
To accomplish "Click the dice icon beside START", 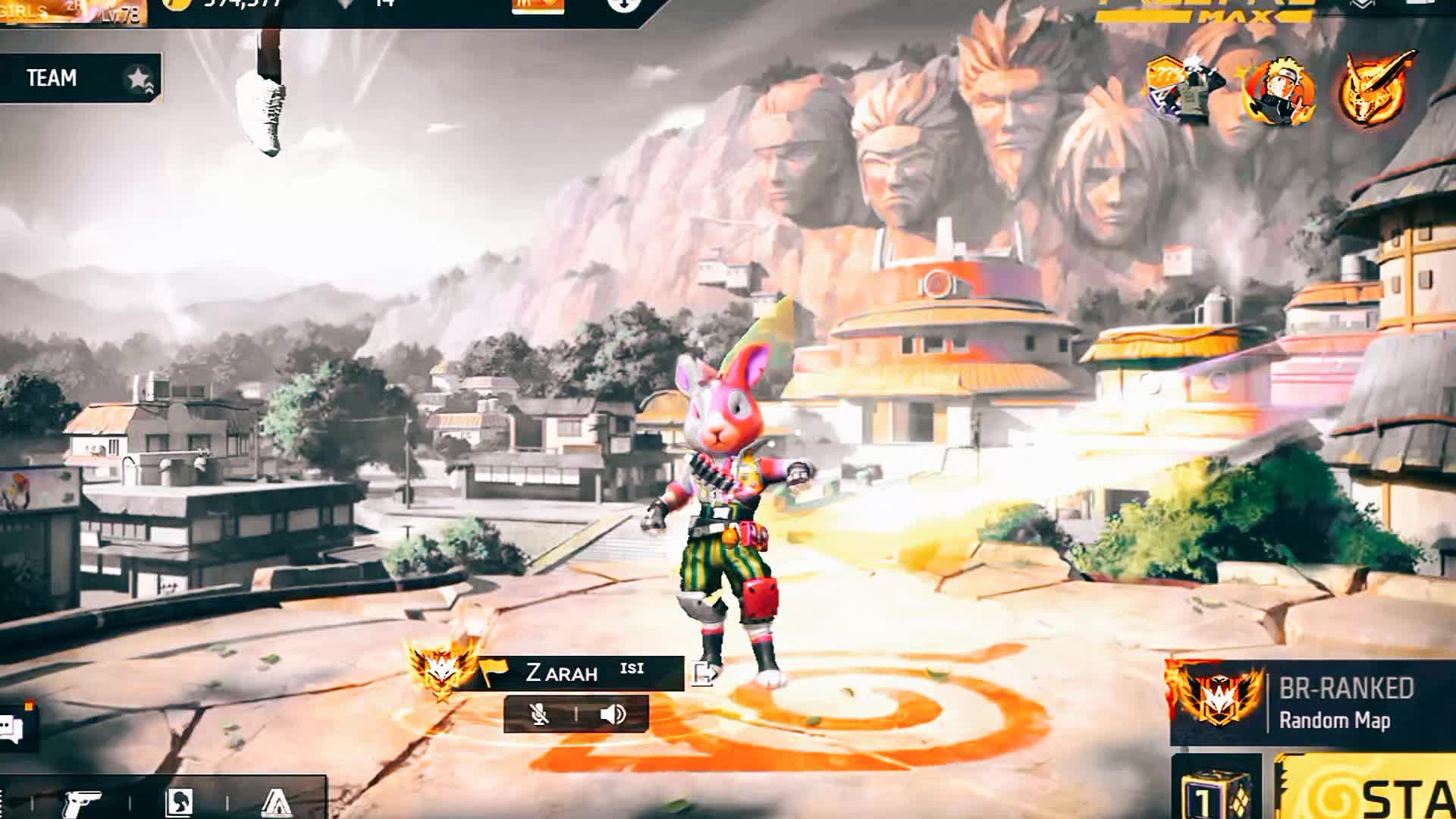I will point(1216,792).
